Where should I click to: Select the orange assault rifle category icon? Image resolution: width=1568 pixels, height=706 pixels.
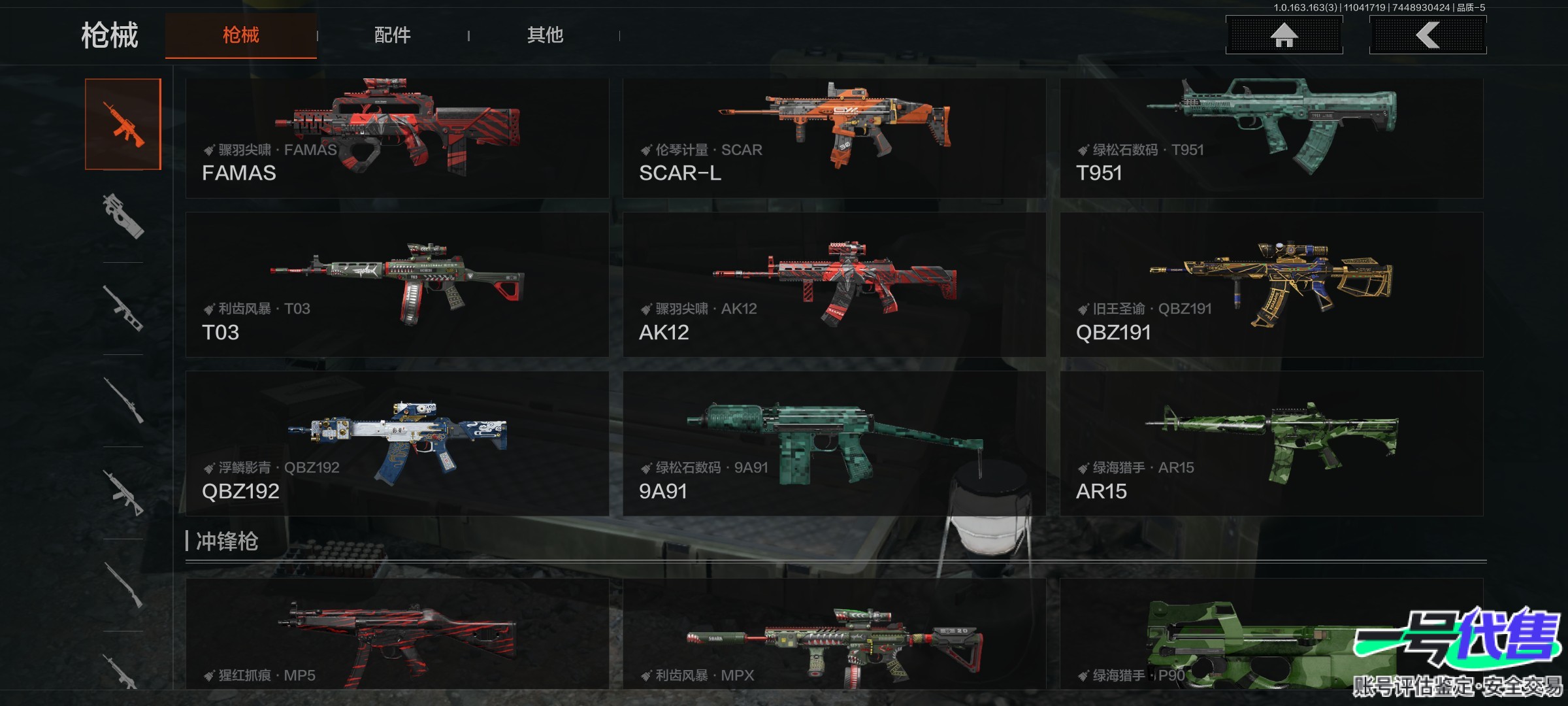pos(123,124)
